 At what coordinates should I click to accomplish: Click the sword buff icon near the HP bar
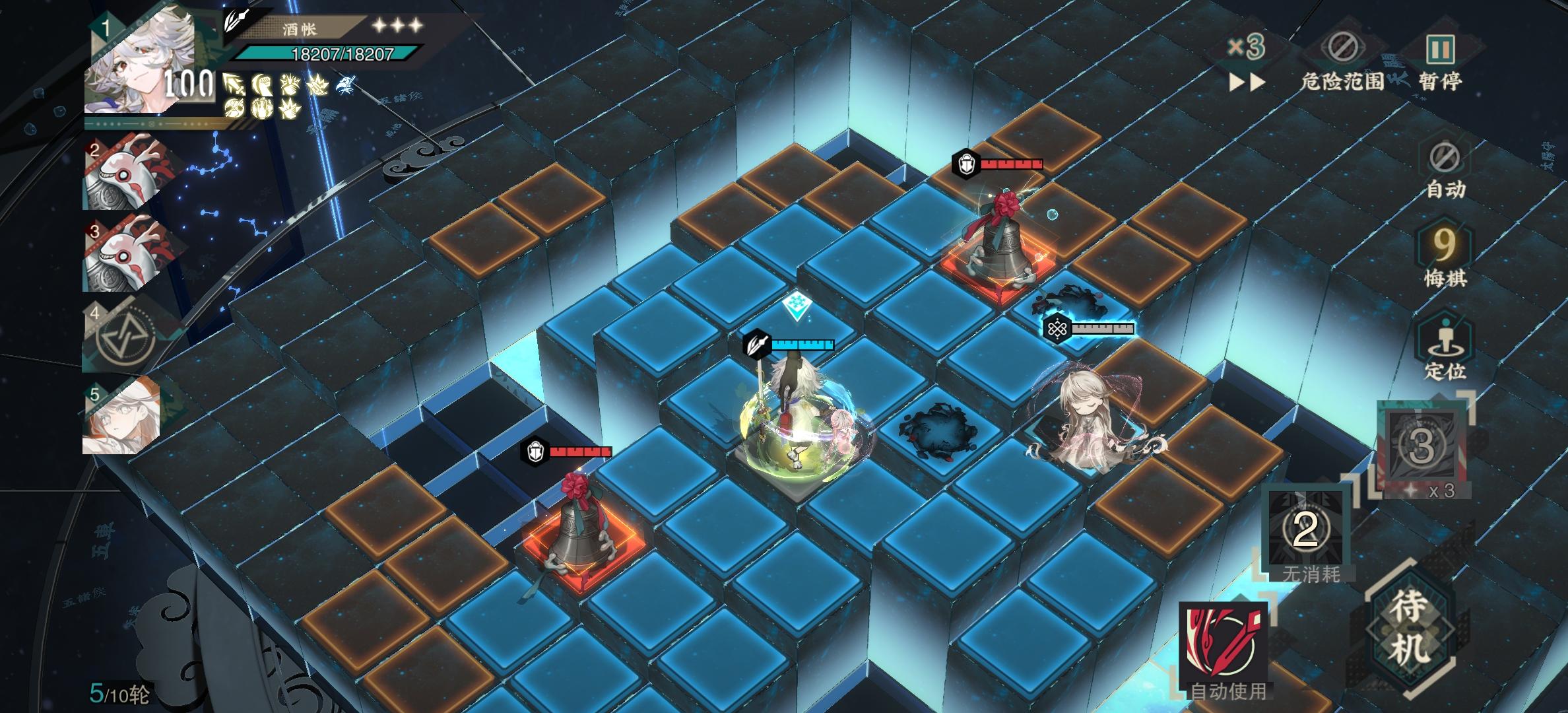pos(234,85)
